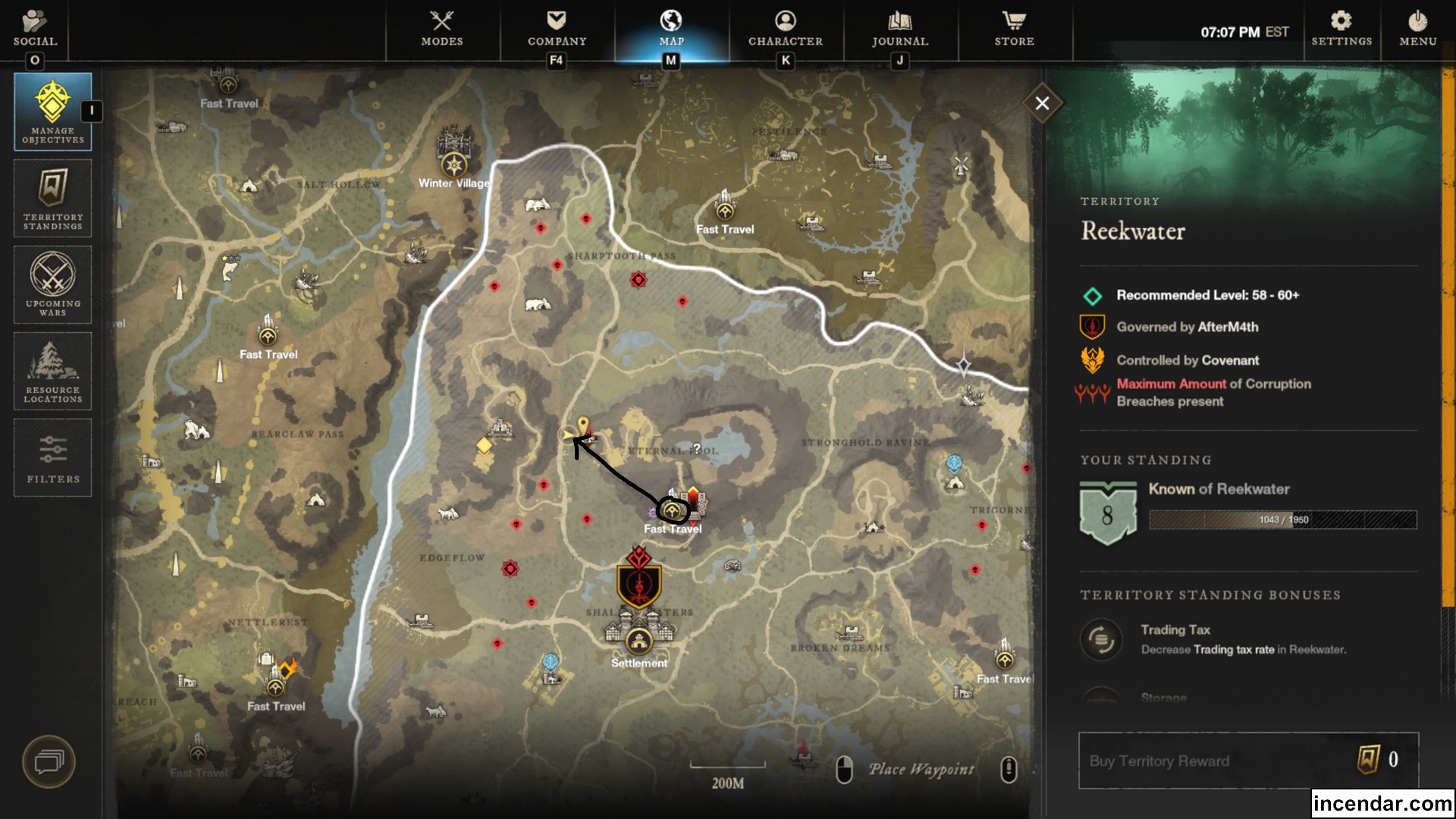Select the Fast Travel shrine near Eternal Pool
Image resolution: width=1456 pixels, height=819 pixels.
673,510
